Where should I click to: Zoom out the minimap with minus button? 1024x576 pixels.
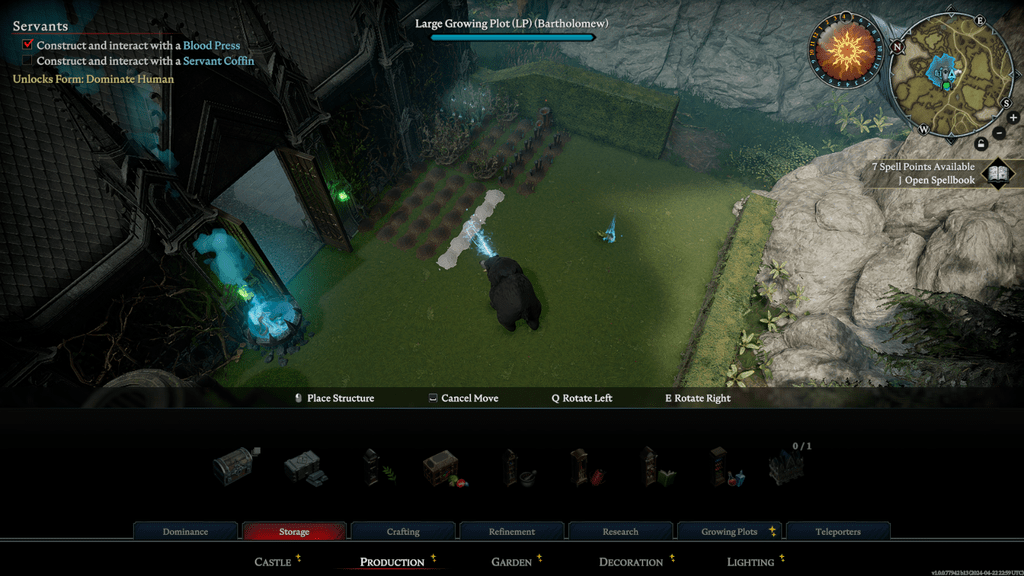tap(1000, 133)
